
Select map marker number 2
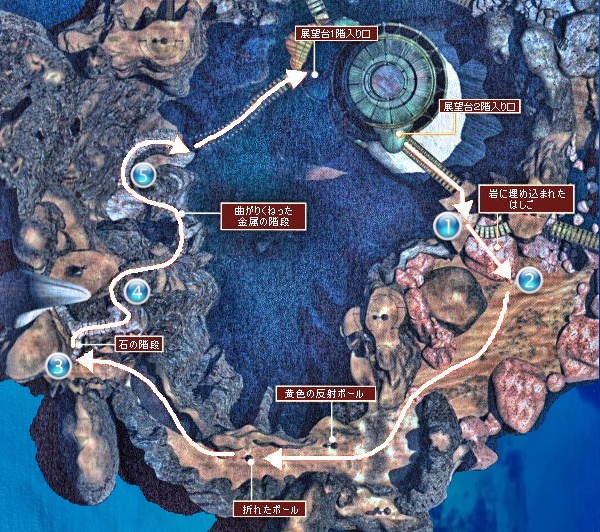point(529,281)
